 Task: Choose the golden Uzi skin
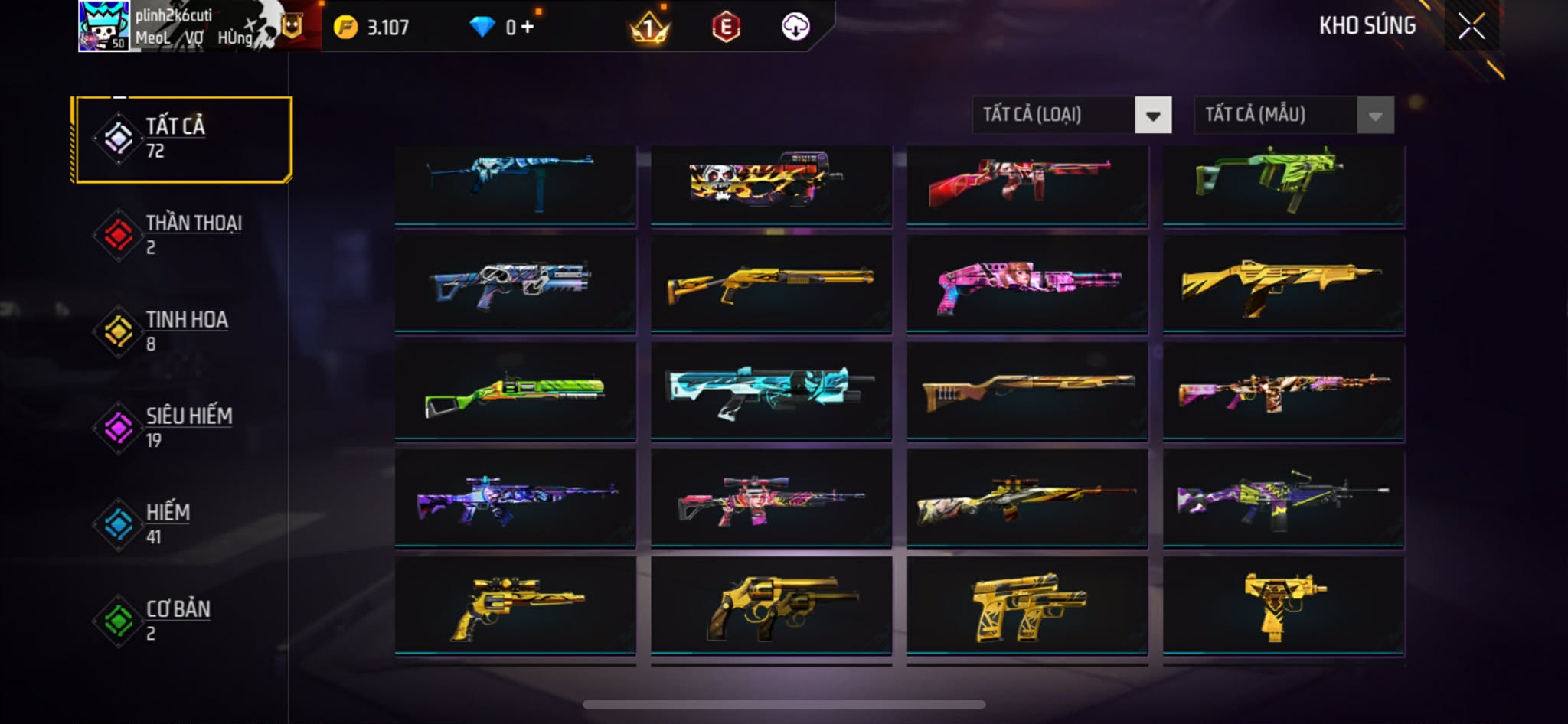(1283, 605)
